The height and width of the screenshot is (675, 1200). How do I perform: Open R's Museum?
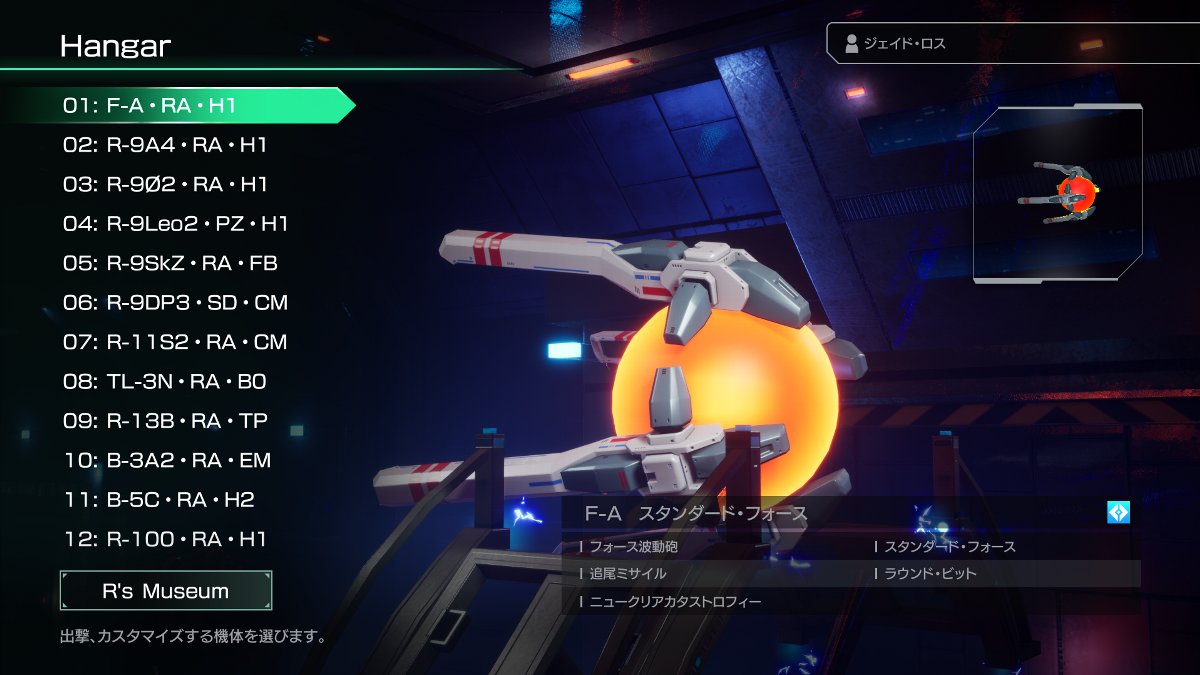click(x=166, y=591)
